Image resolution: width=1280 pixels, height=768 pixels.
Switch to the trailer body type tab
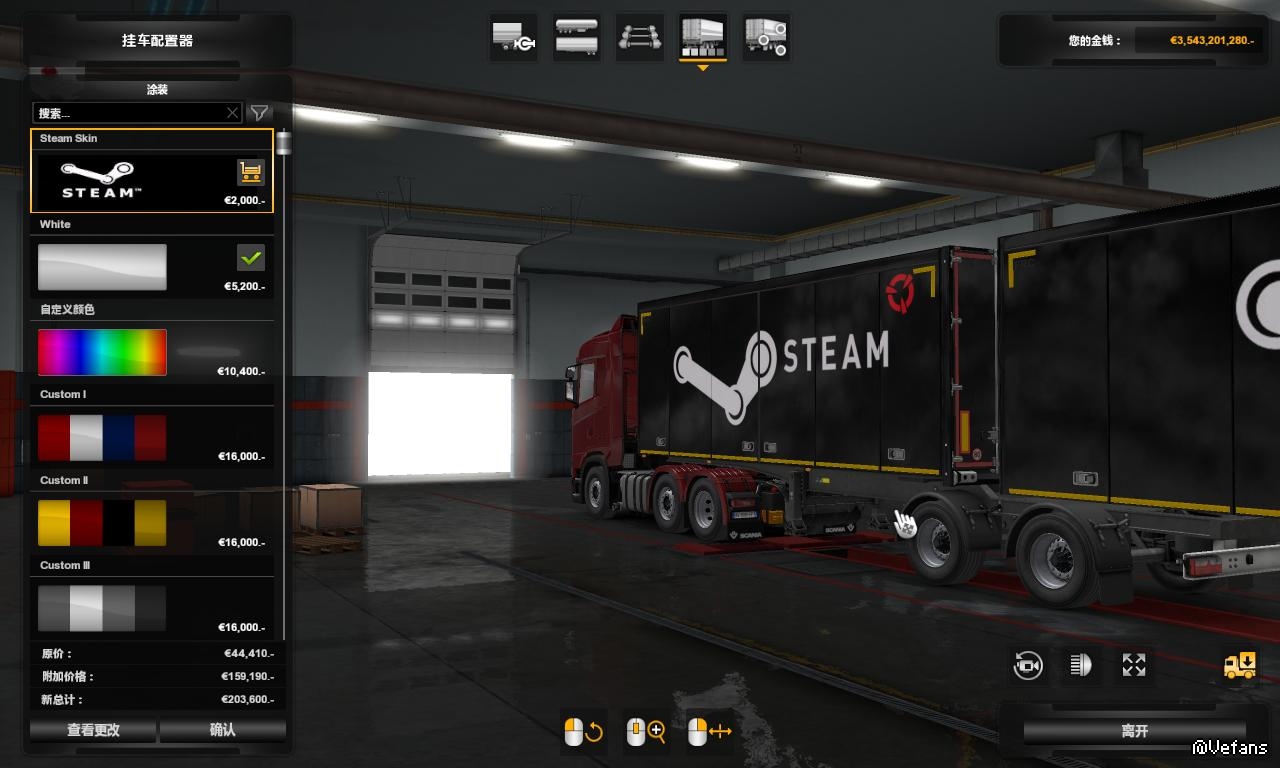tap(576, 38)
